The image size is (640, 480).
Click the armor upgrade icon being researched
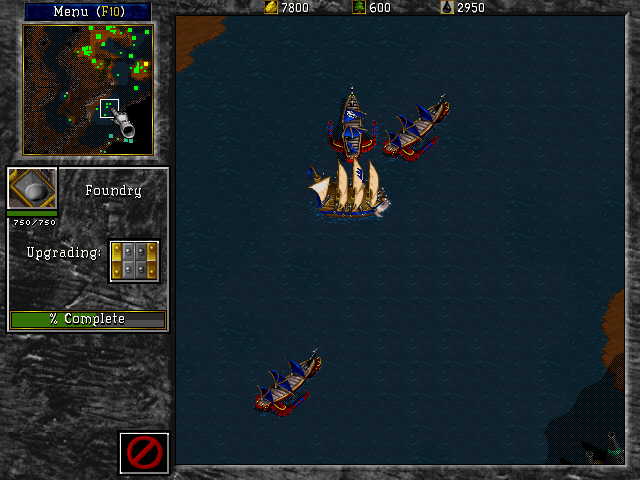pos(134,261)
